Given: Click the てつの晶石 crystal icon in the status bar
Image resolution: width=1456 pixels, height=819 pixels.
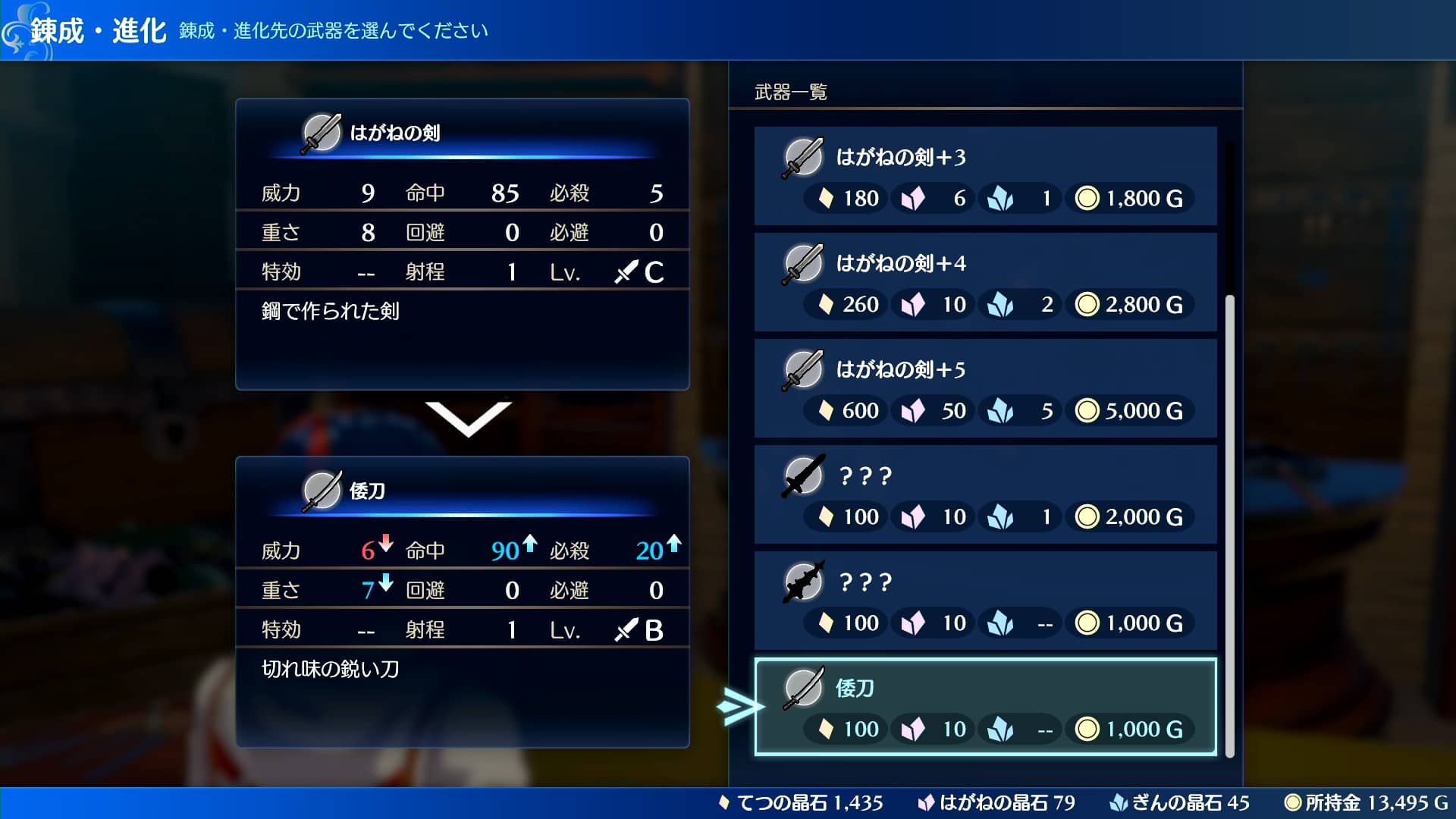Looking at the screenshot, I should 725,802.
